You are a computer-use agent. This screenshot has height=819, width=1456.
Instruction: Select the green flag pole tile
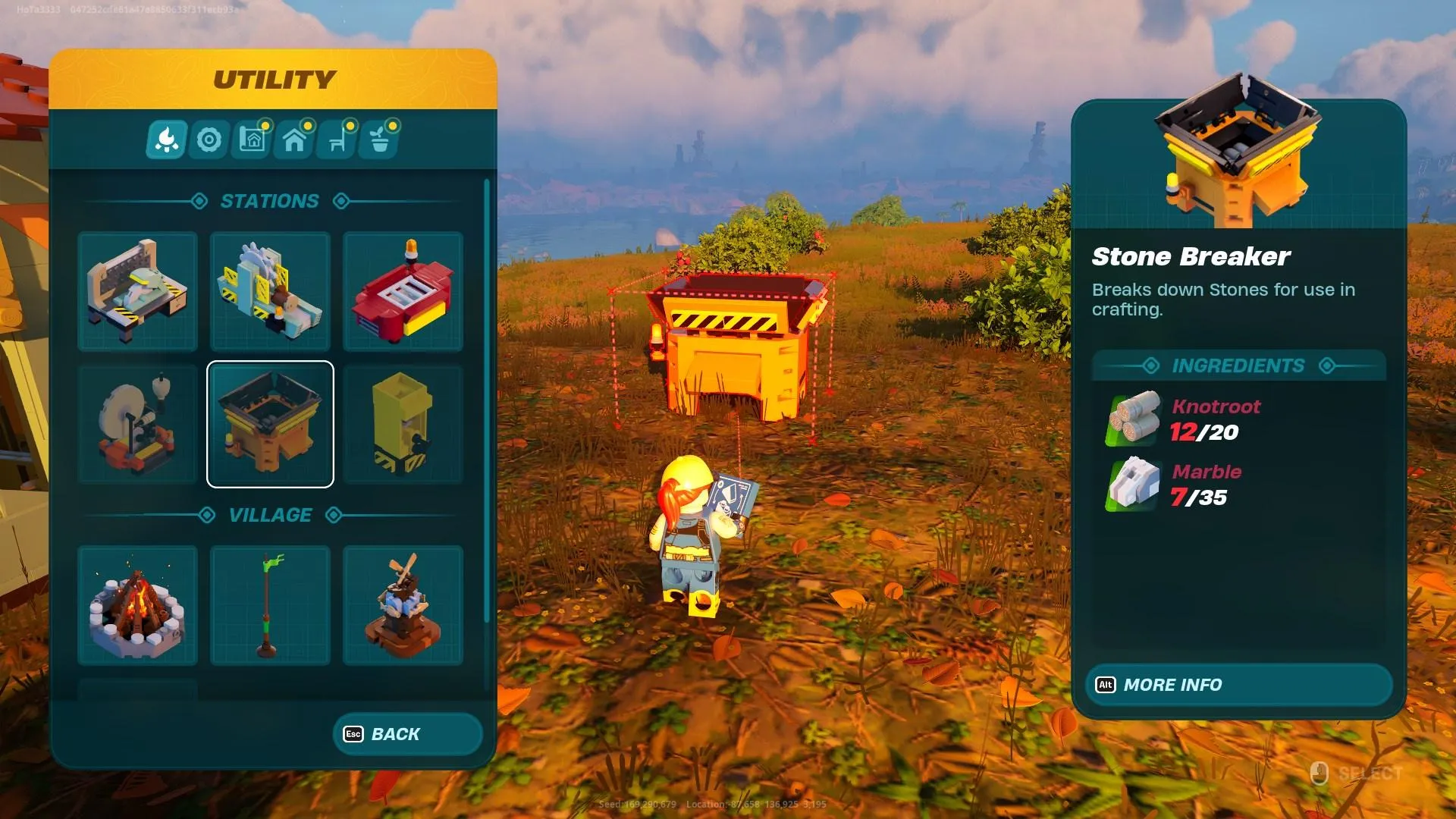click(x=271, y=605)
